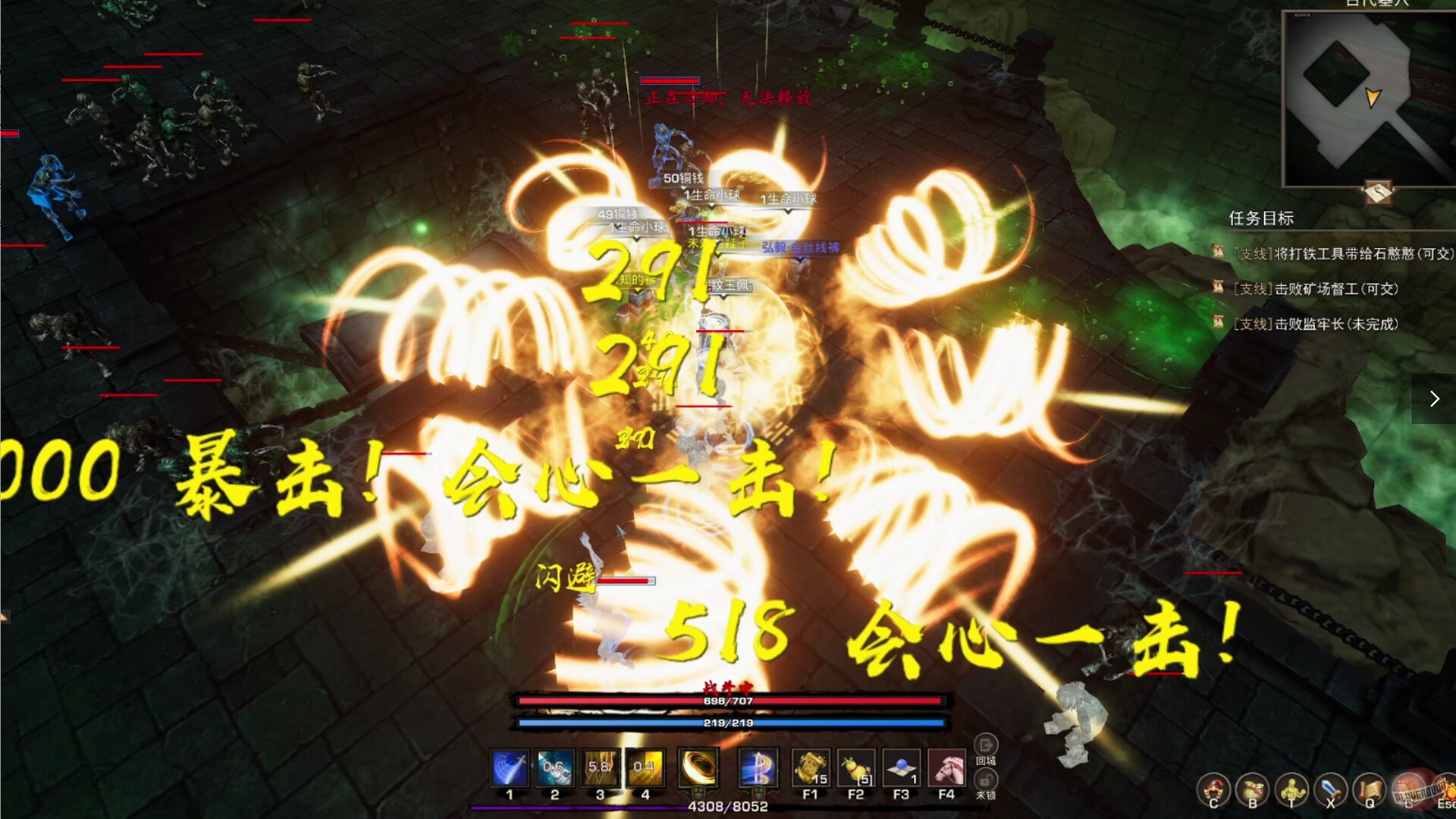Expand the side panel with the right-edge chevron
The width and height of the screenshot is (1456, 819).
(x=1436, y=397)
